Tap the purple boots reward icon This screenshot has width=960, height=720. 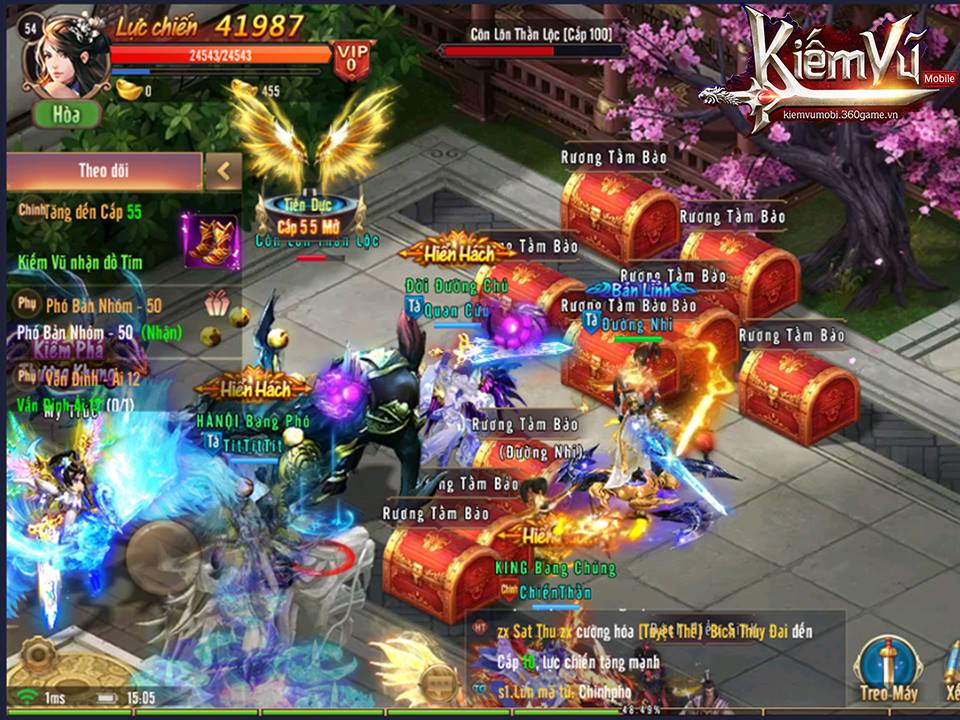210,240
